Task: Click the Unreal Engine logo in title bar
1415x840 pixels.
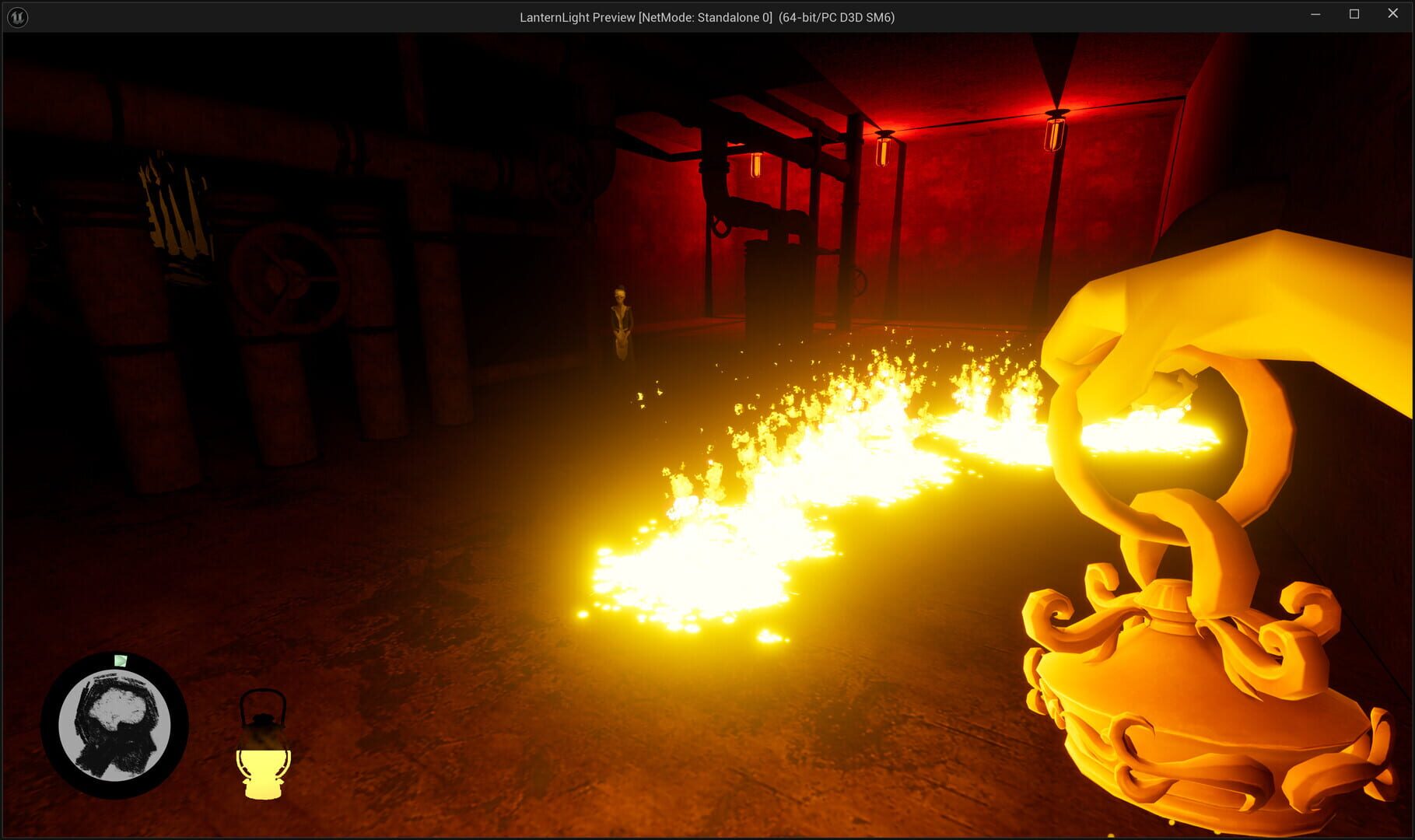Action: 16,16
